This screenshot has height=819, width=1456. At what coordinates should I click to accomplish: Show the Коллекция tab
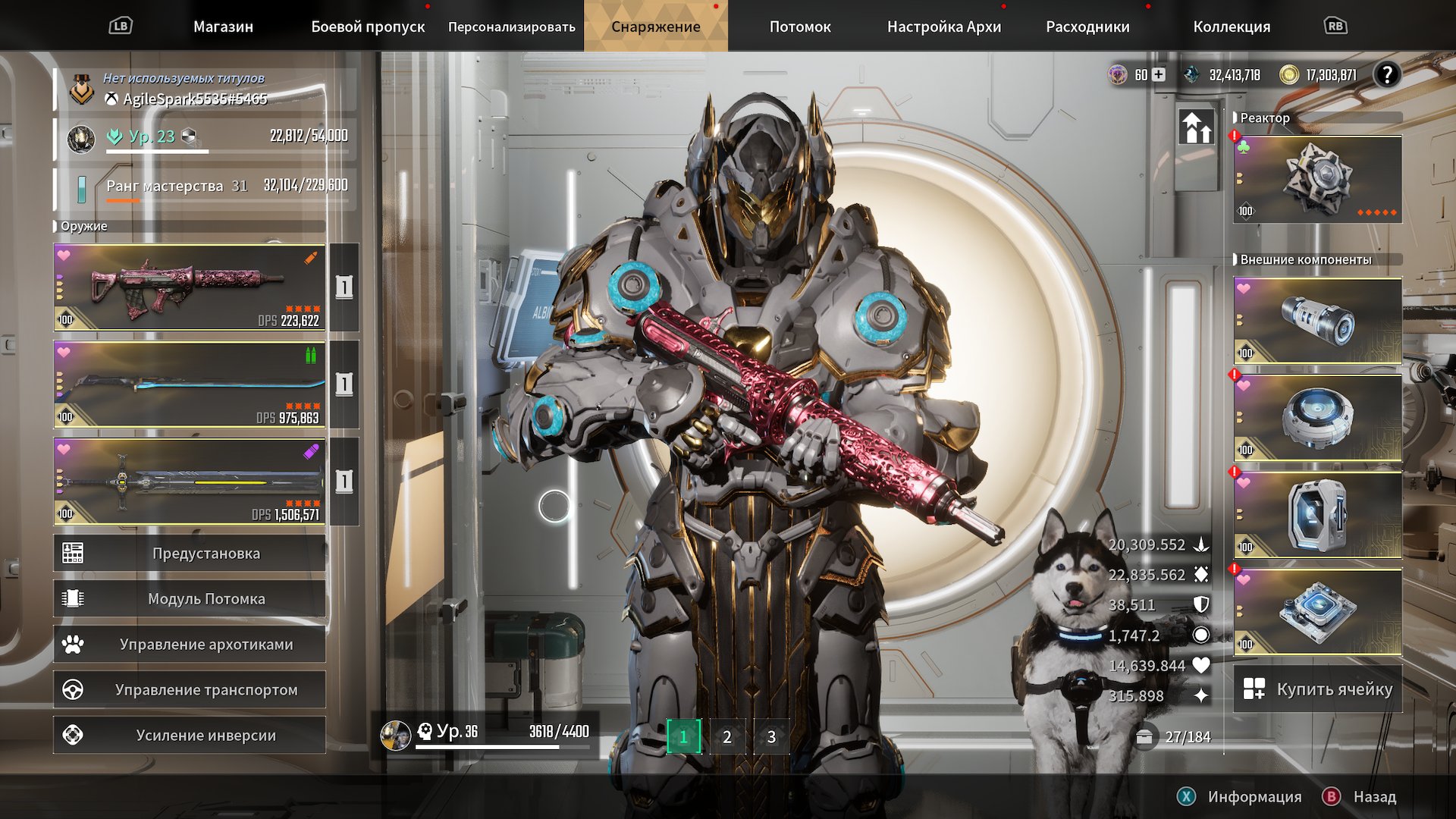click(x=1232, y=27)
